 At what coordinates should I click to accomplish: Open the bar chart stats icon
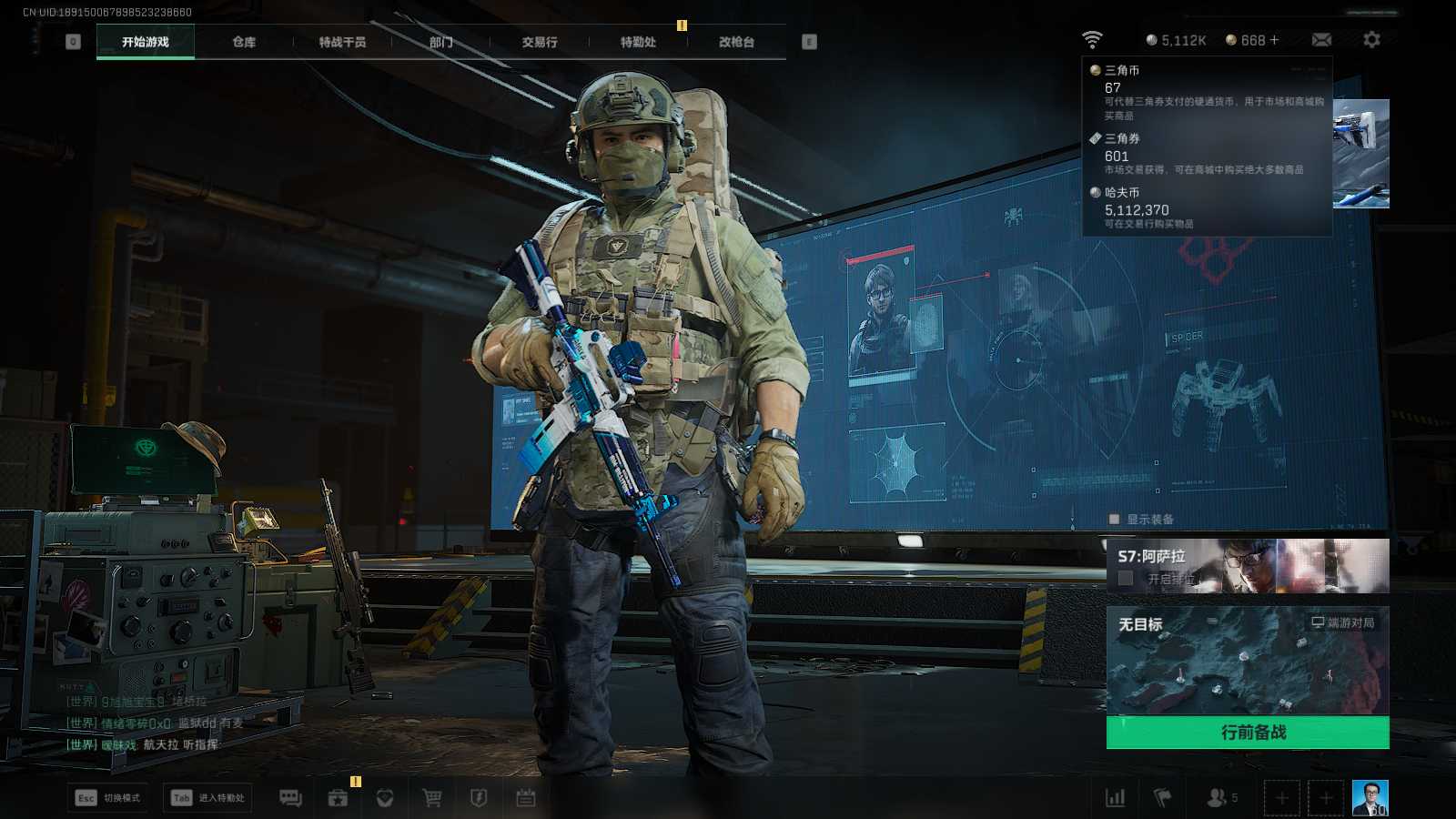point(1115,798)
